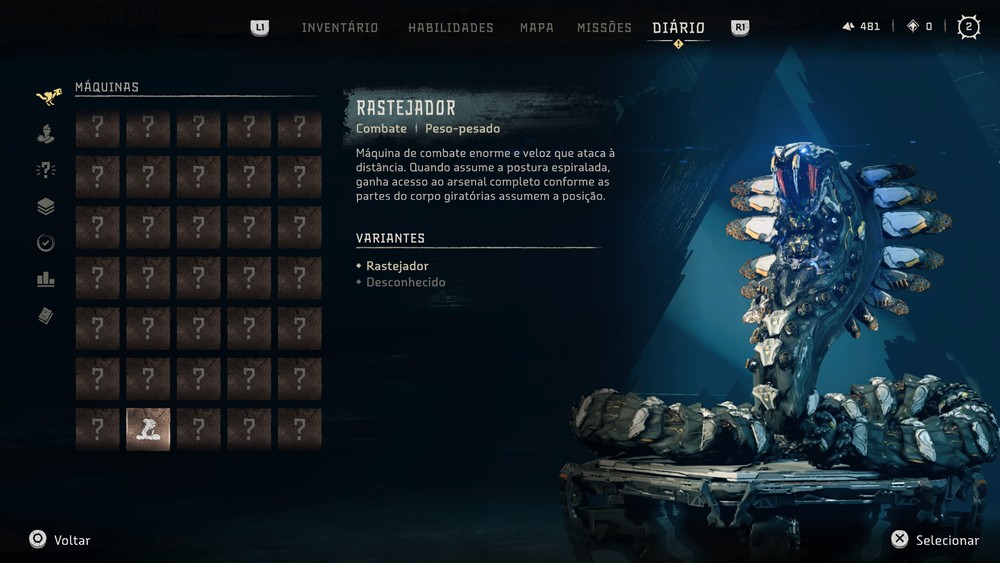
Task: Choose the Rastejador variant entry
Action: point(397,266)
